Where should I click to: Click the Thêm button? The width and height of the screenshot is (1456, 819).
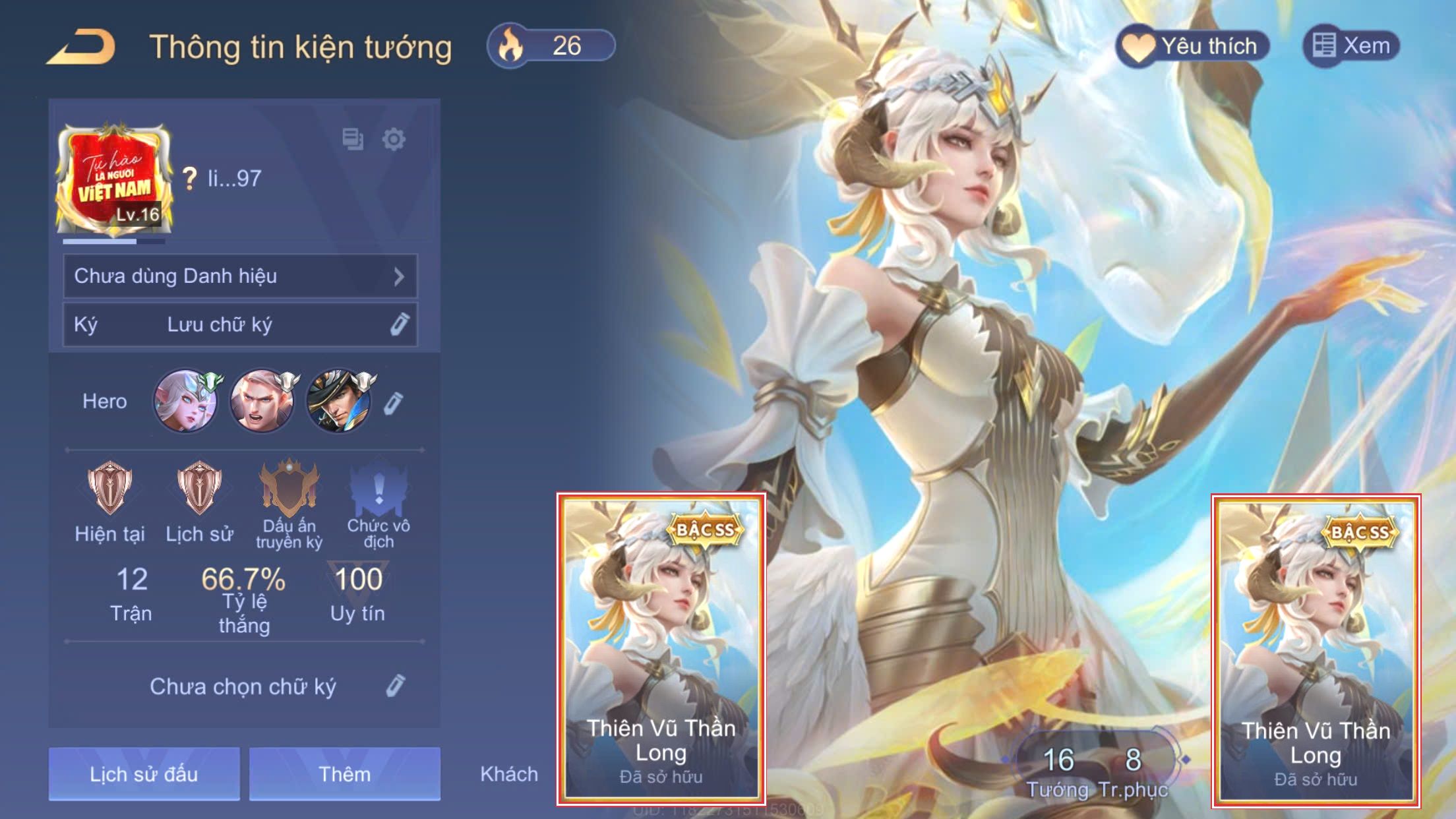click(344, 773)
